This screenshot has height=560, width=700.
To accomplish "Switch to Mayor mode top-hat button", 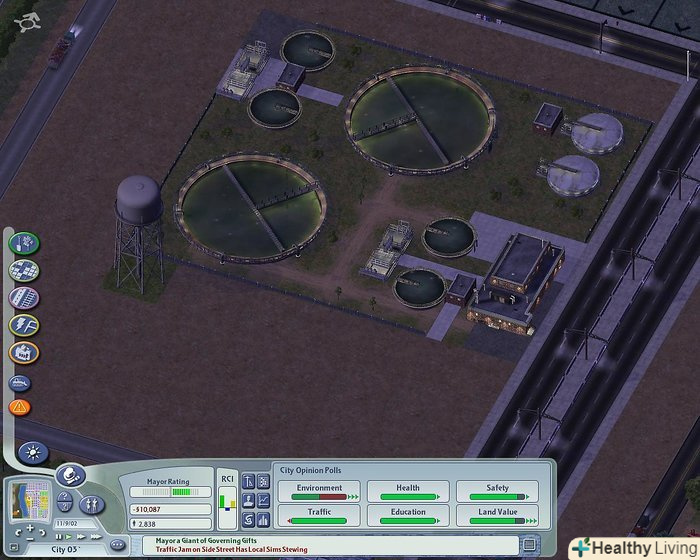I will [69, 475].
